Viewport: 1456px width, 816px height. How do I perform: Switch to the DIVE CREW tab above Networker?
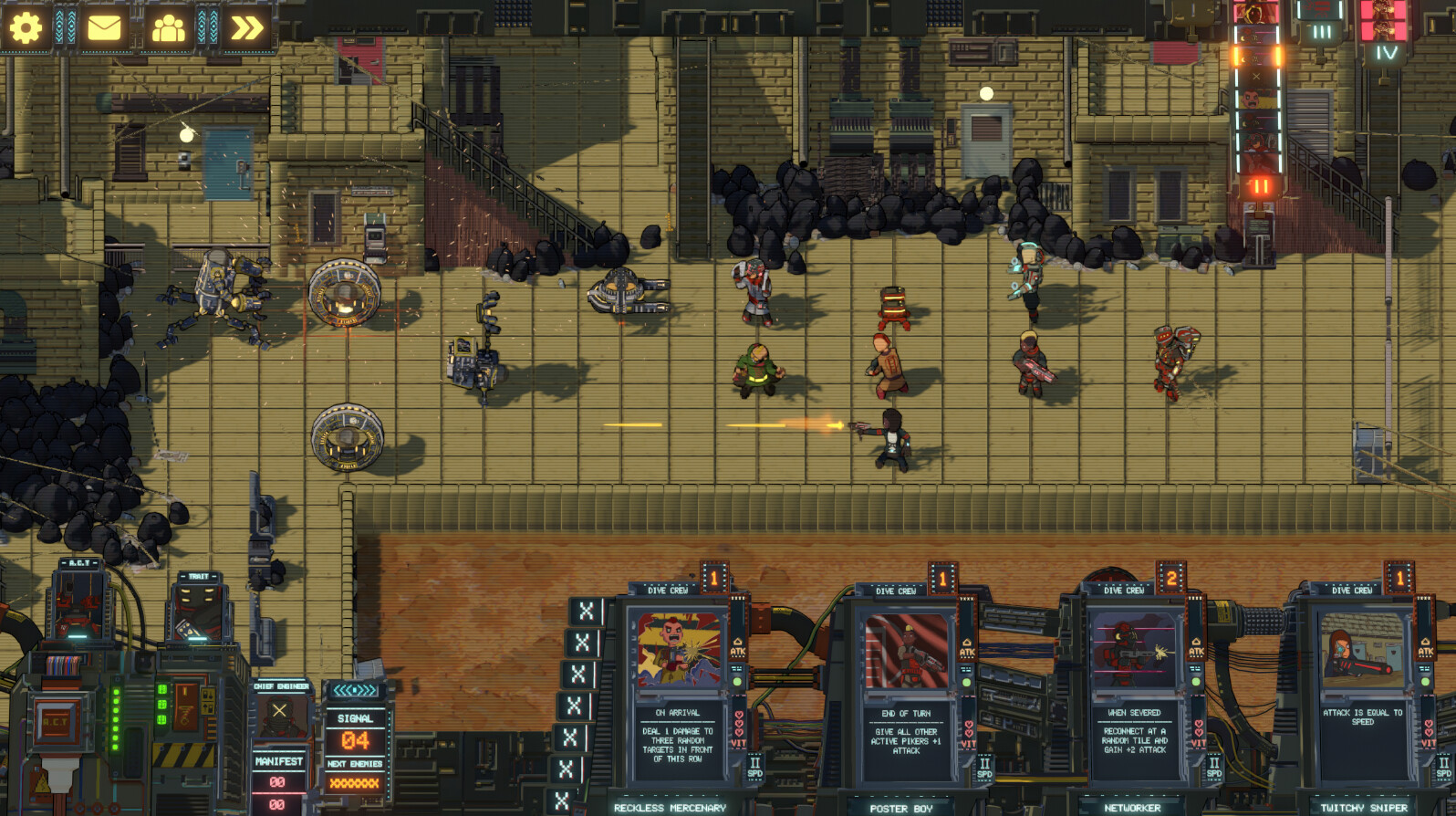point(1126,591)
